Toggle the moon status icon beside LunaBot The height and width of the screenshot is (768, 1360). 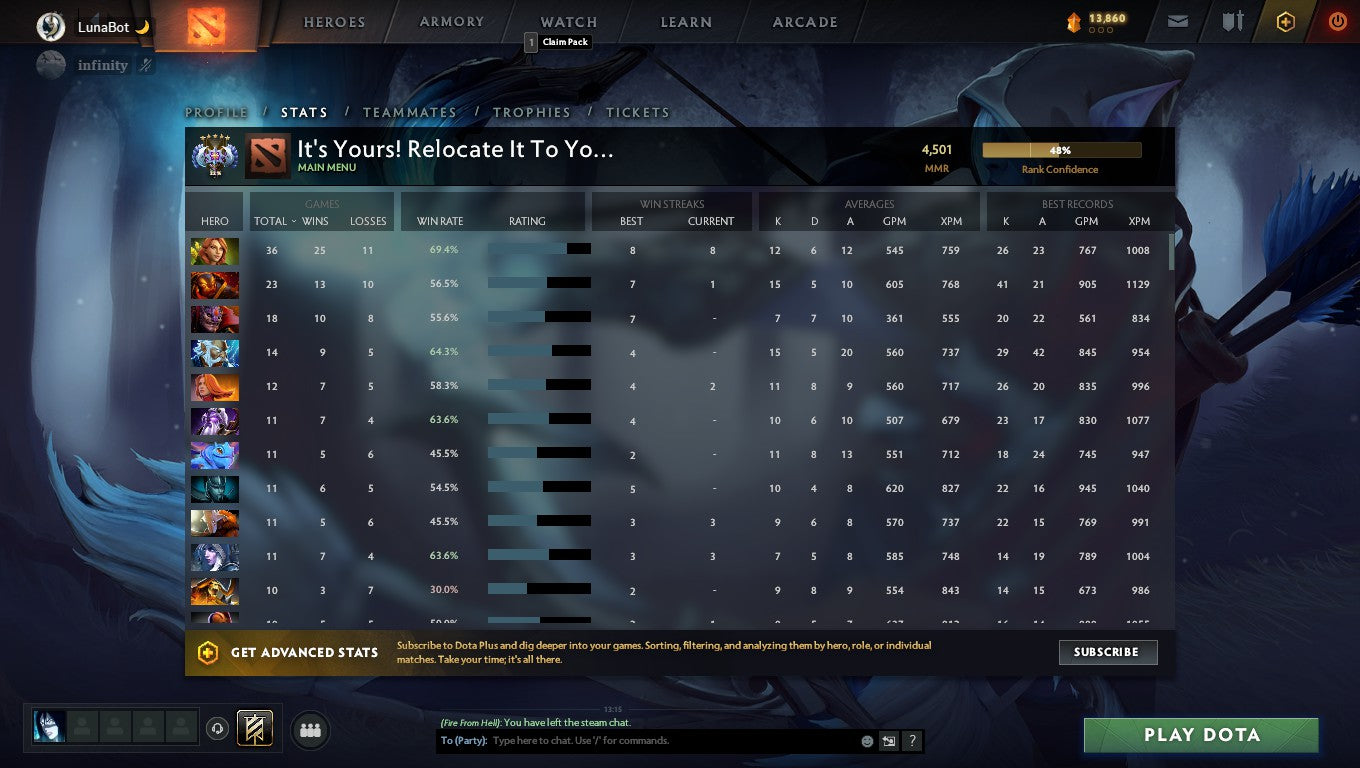coord(141,27)
